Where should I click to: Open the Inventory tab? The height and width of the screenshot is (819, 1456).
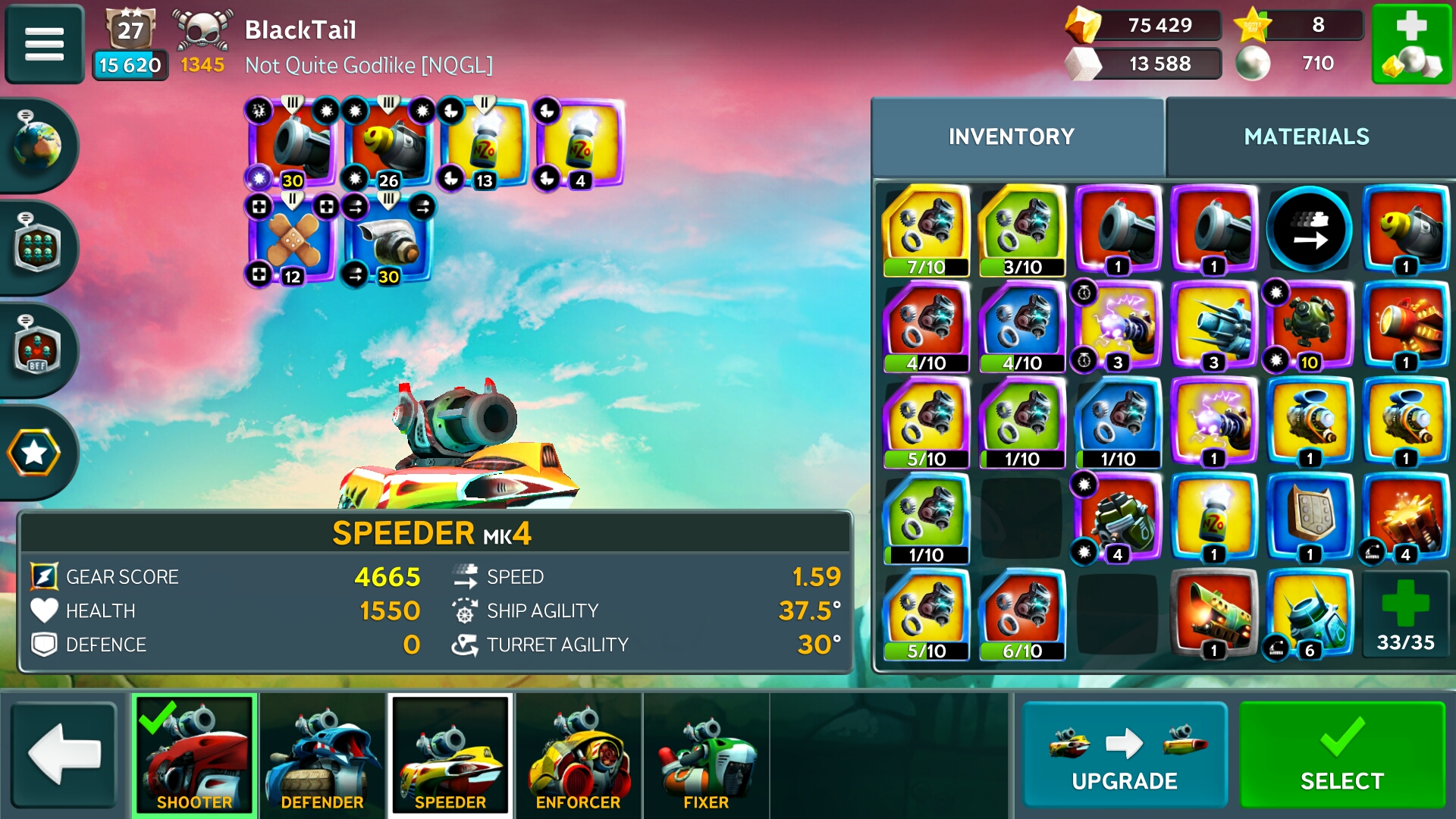click(1011, 136)
